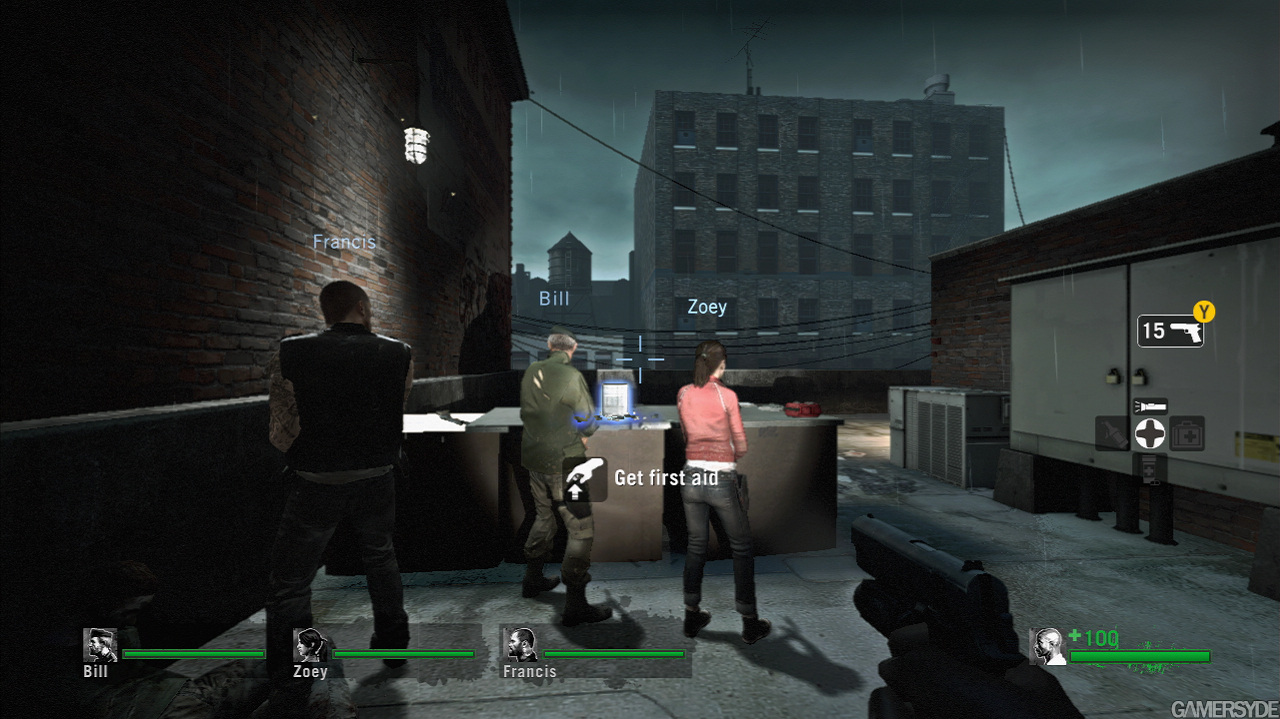1280x719 pixels.
Task: Select the pistol weapon slot
Action: pos(1170,331)
